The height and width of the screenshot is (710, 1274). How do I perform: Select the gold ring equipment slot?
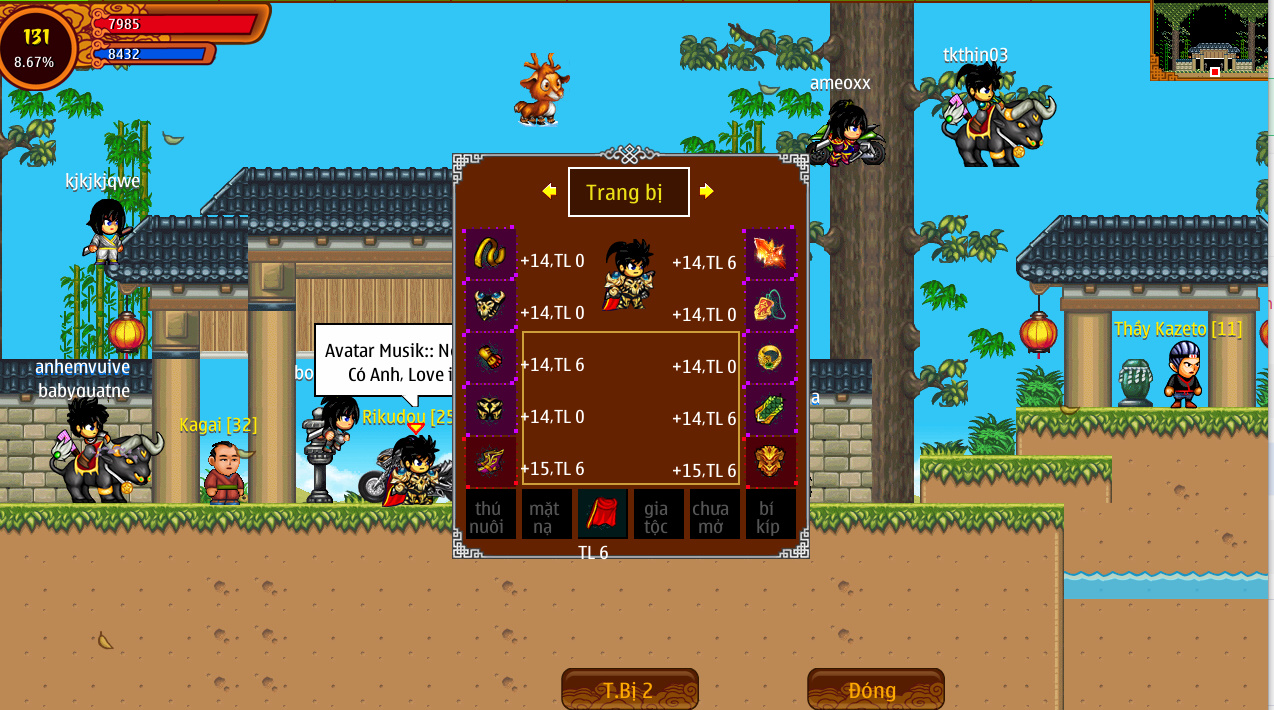[769, 357]
